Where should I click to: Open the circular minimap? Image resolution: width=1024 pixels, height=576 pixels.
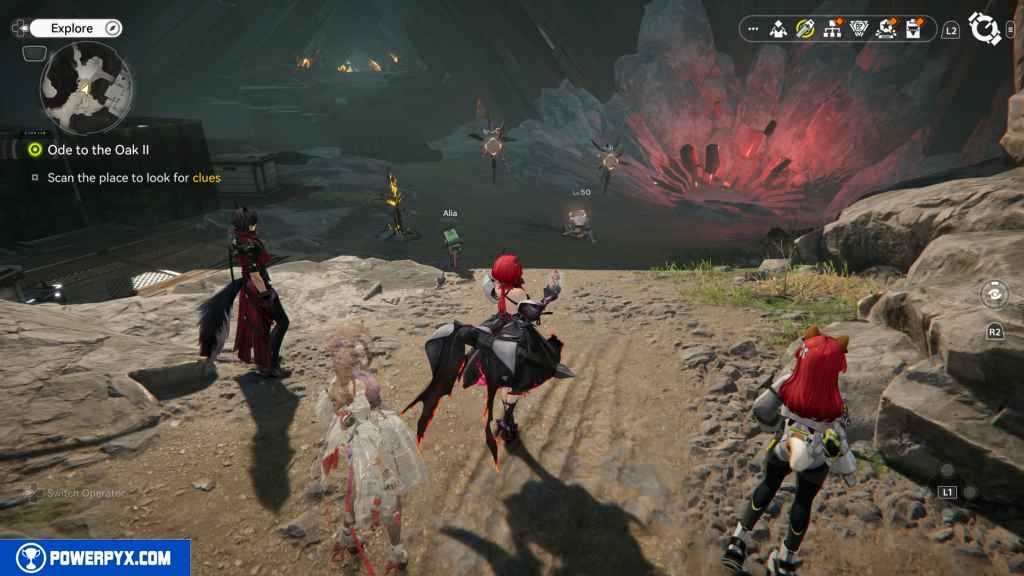pos(86,88)
